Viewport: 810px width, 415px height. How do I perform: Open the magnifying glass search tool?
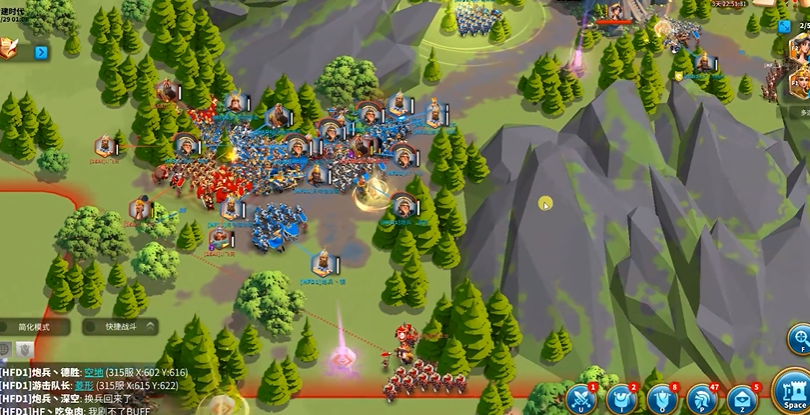(x=800, y=336)
